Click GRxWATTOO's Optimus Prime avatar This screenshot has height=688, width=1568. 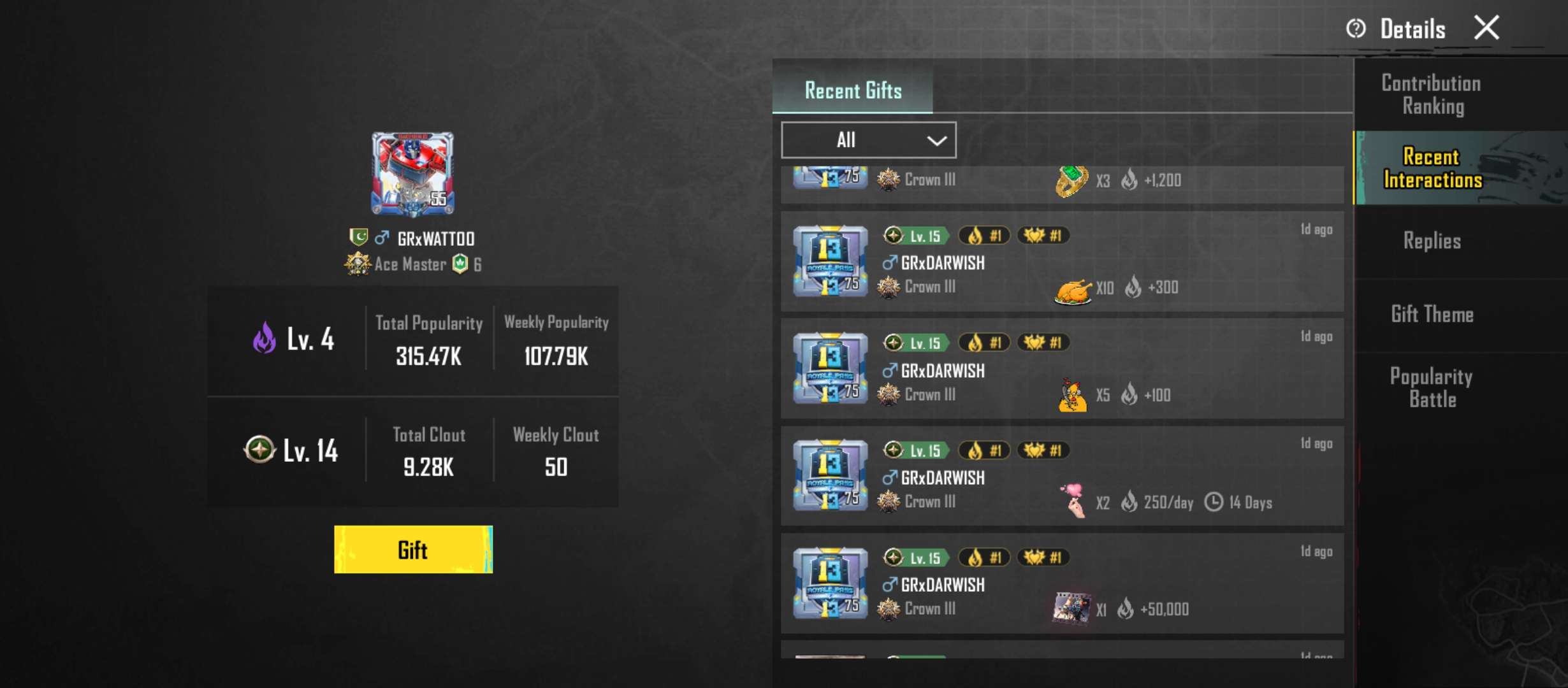(x=413, y=173)
